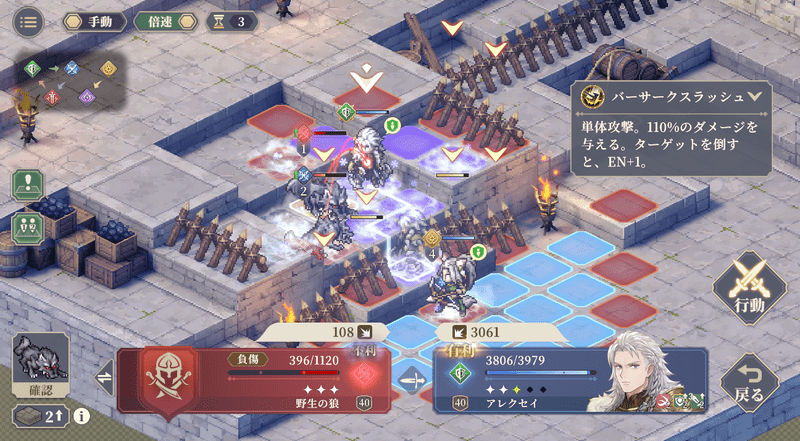
Task: Toggle the 倍速 double speed switch
Action: (x=161, y=20)
